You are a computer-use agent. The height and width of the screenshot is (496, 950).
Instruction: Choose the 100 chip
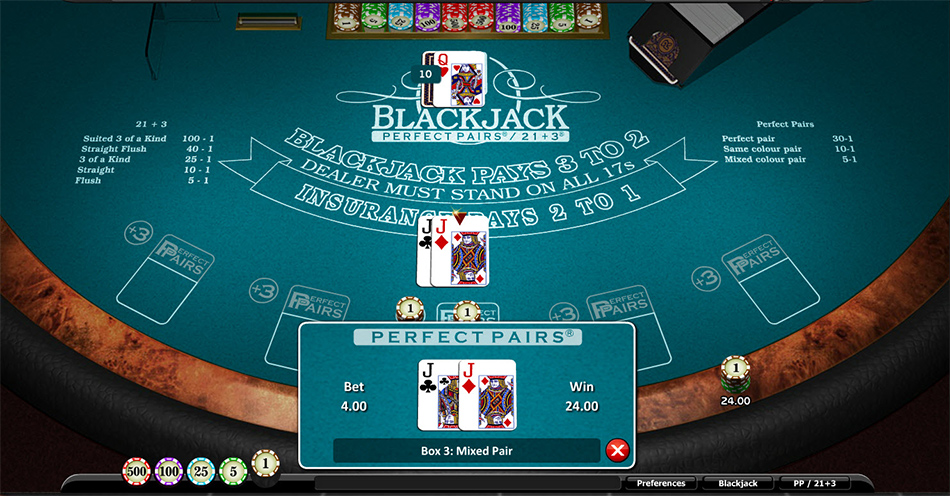(168, 470)
